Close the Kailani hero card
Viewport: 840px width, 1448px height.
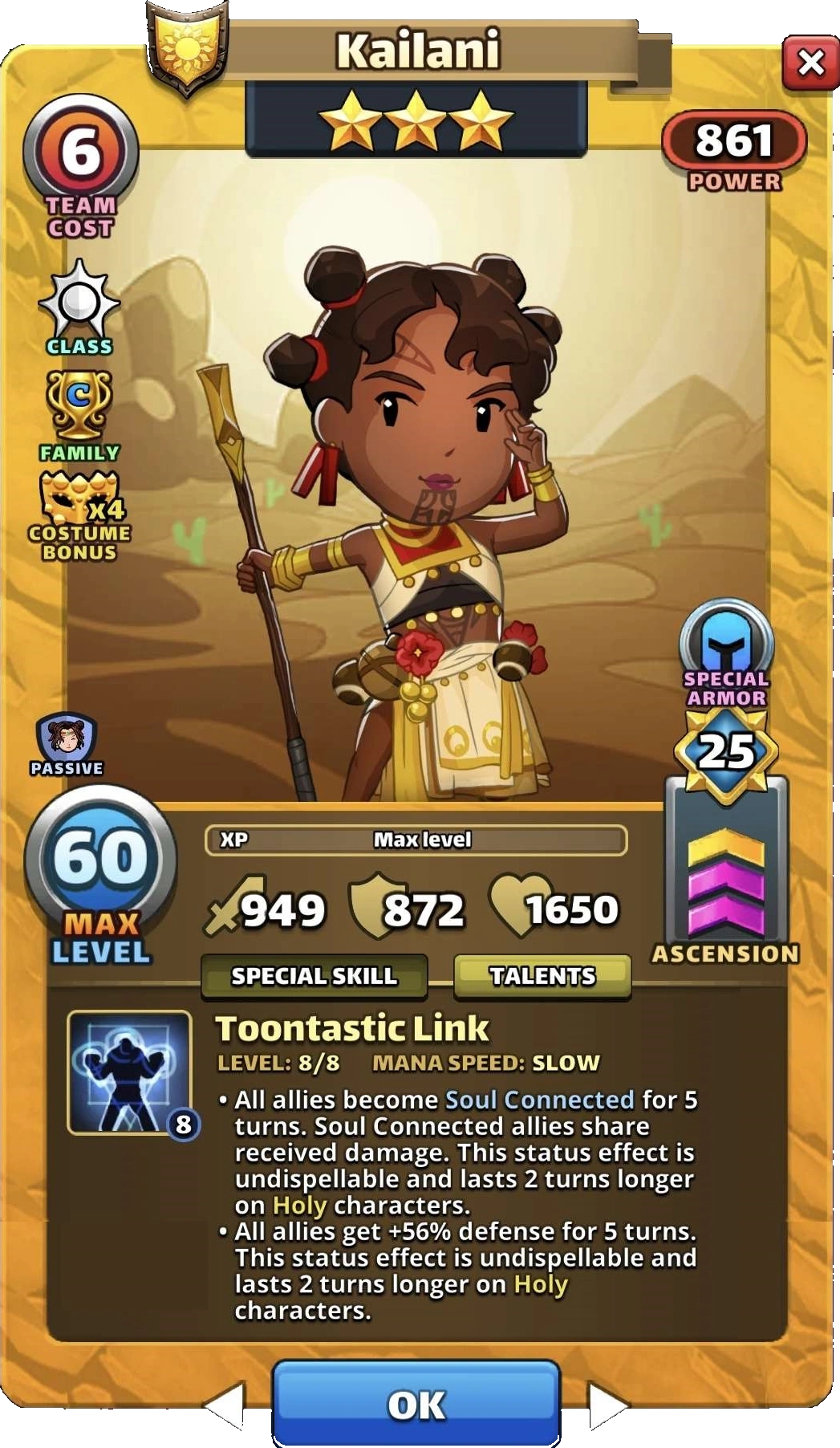[810, 63]
